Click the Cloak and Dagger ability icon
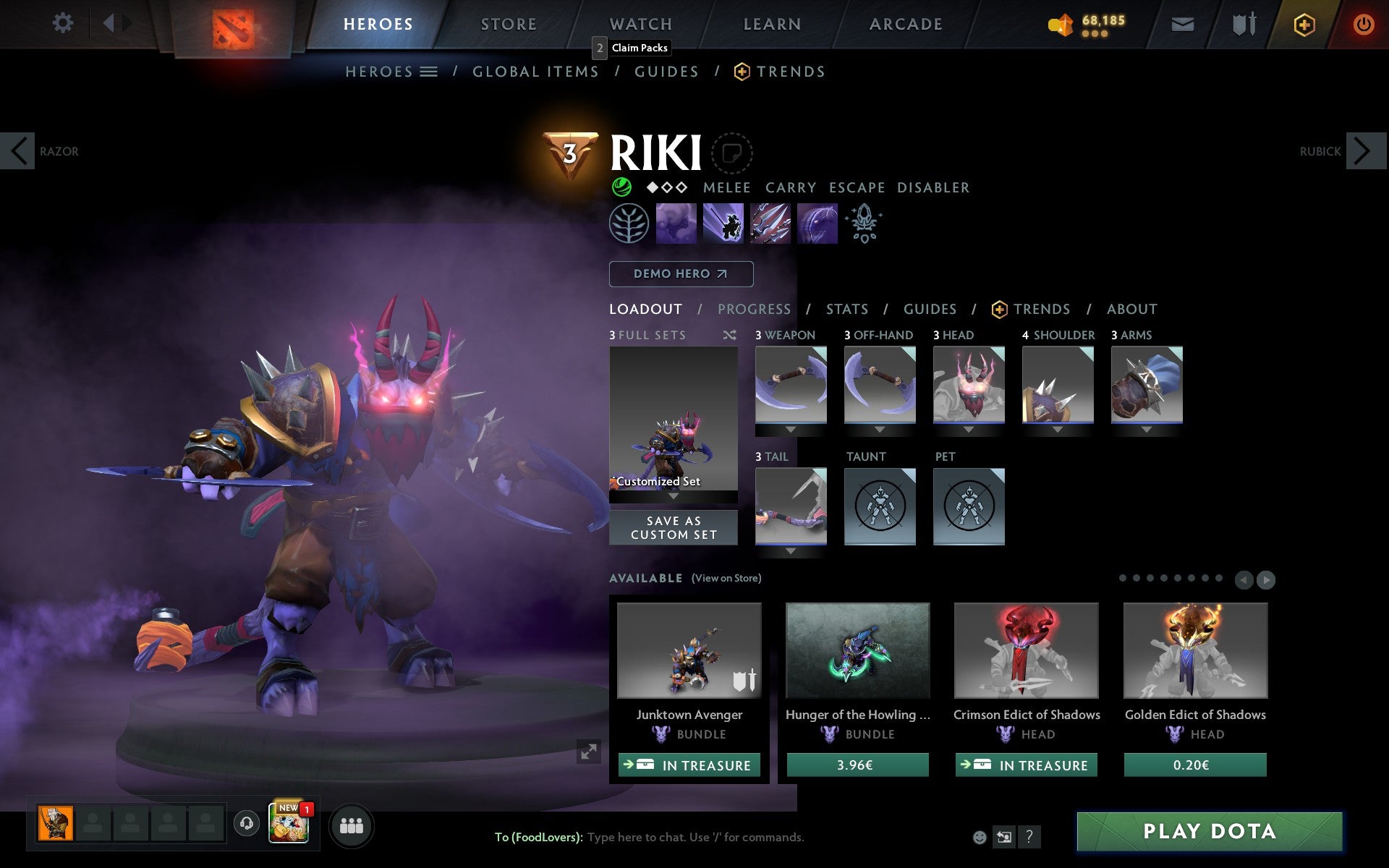The width and height of the screenshot is (1389, 868). 817,224
